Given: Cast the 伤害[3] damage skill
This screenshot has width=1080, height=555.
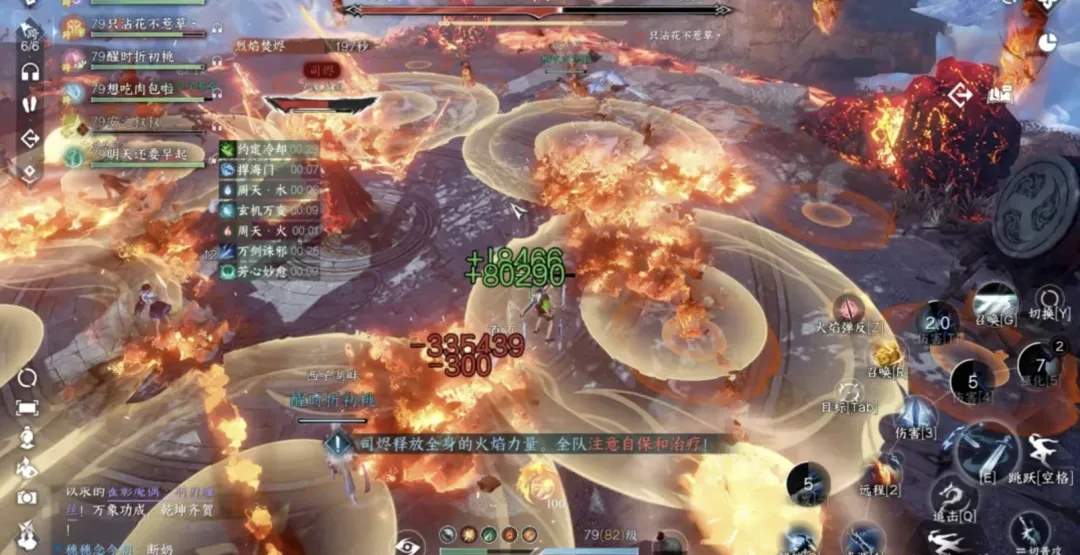Looking at the screenshot, I should (x=915, y=413).
